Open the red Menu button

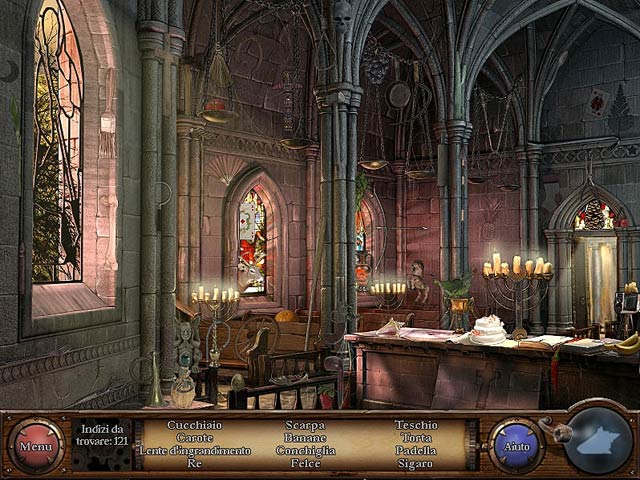36,445
